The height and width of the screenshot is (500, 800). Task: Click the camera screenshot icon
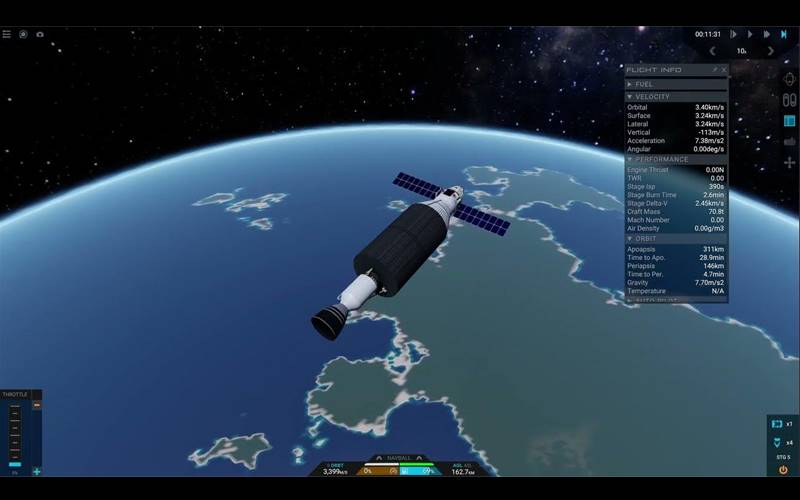pyautogui.click(x=40, y=34)
